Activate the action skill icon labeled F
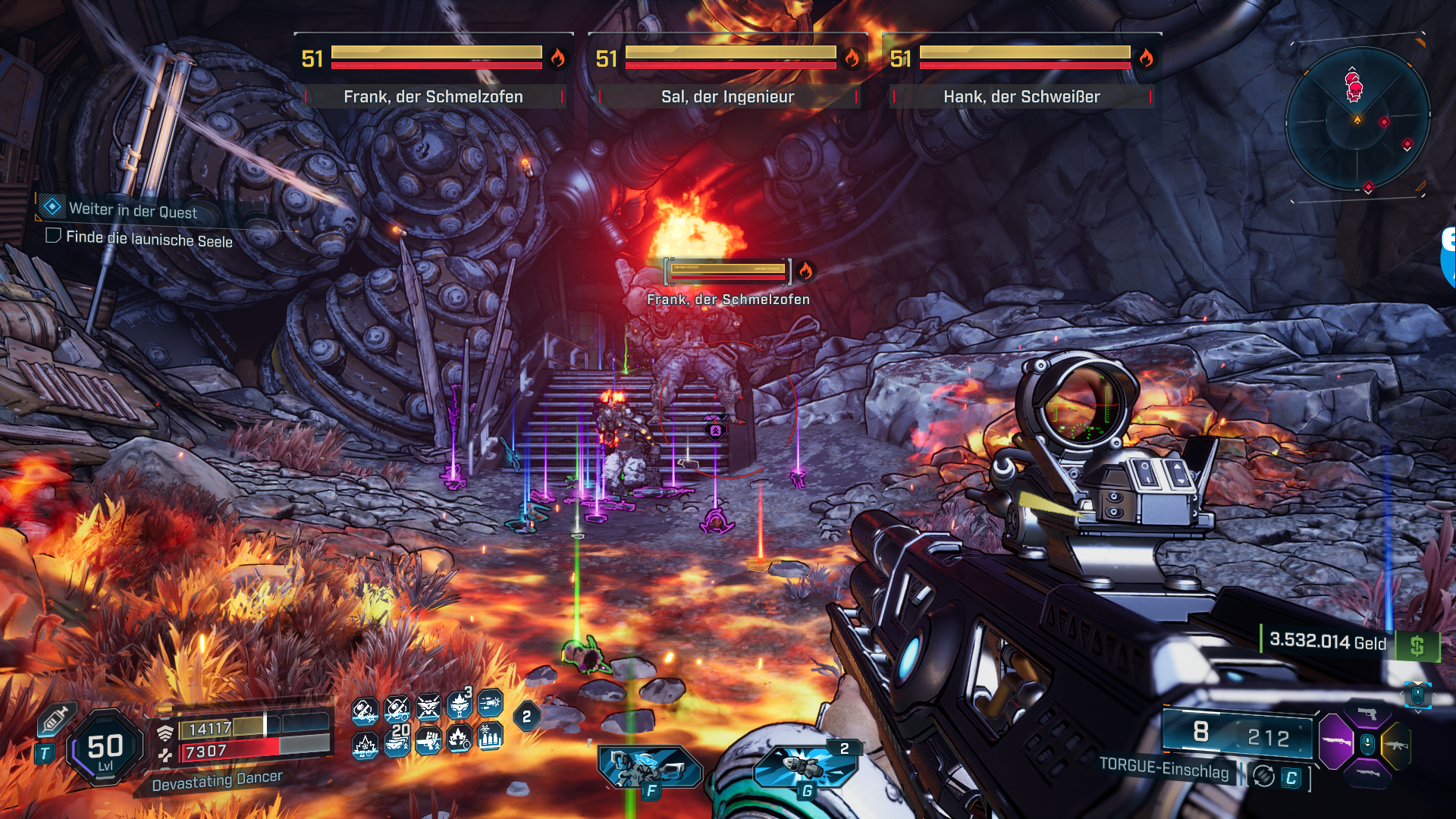The height and width of the screenshot is (819, 1456). (x=649, y=767)
